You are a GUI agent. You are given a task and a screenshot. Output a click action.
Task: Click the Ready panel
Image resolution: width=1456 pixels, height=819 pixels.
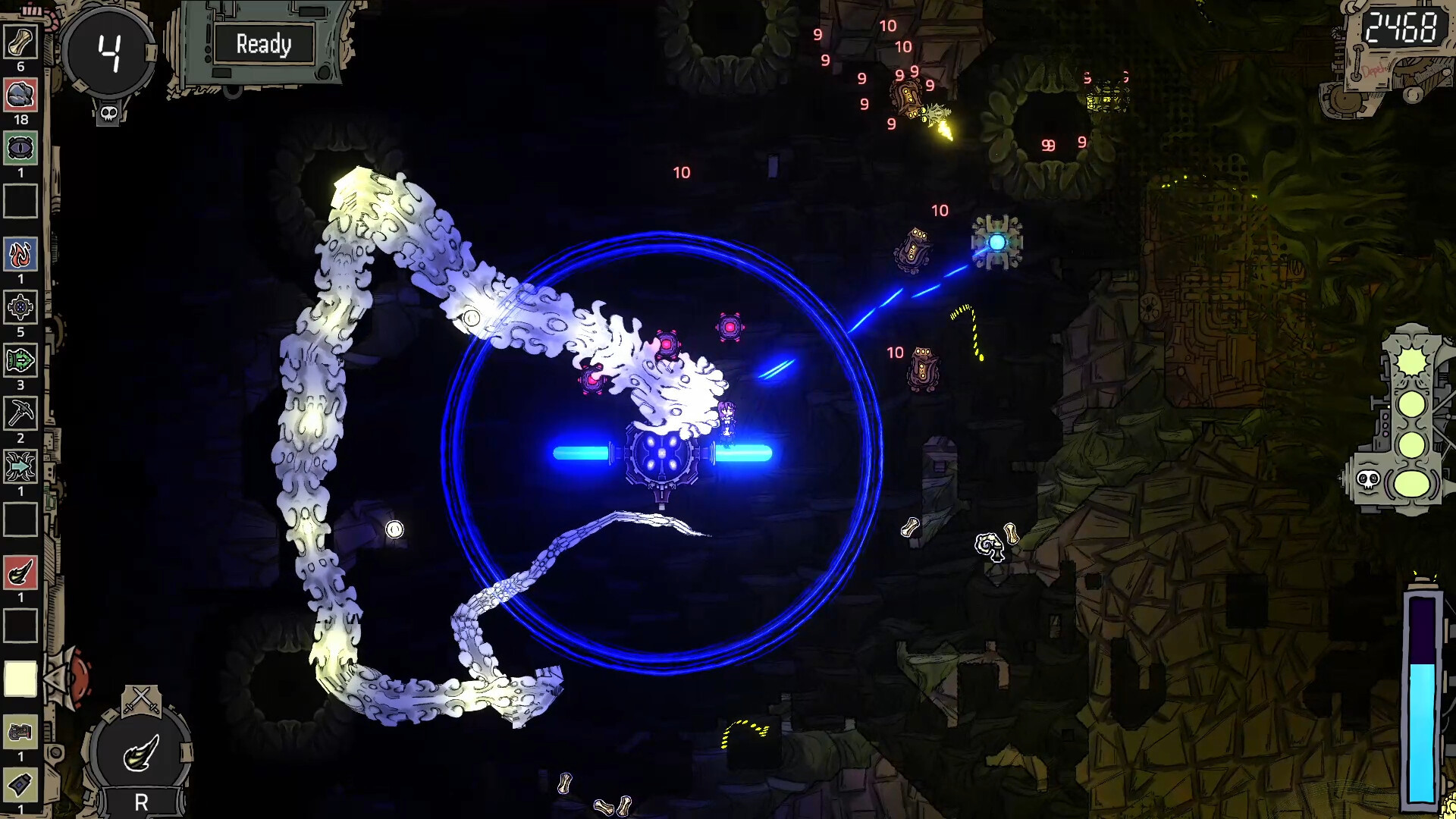263,45
